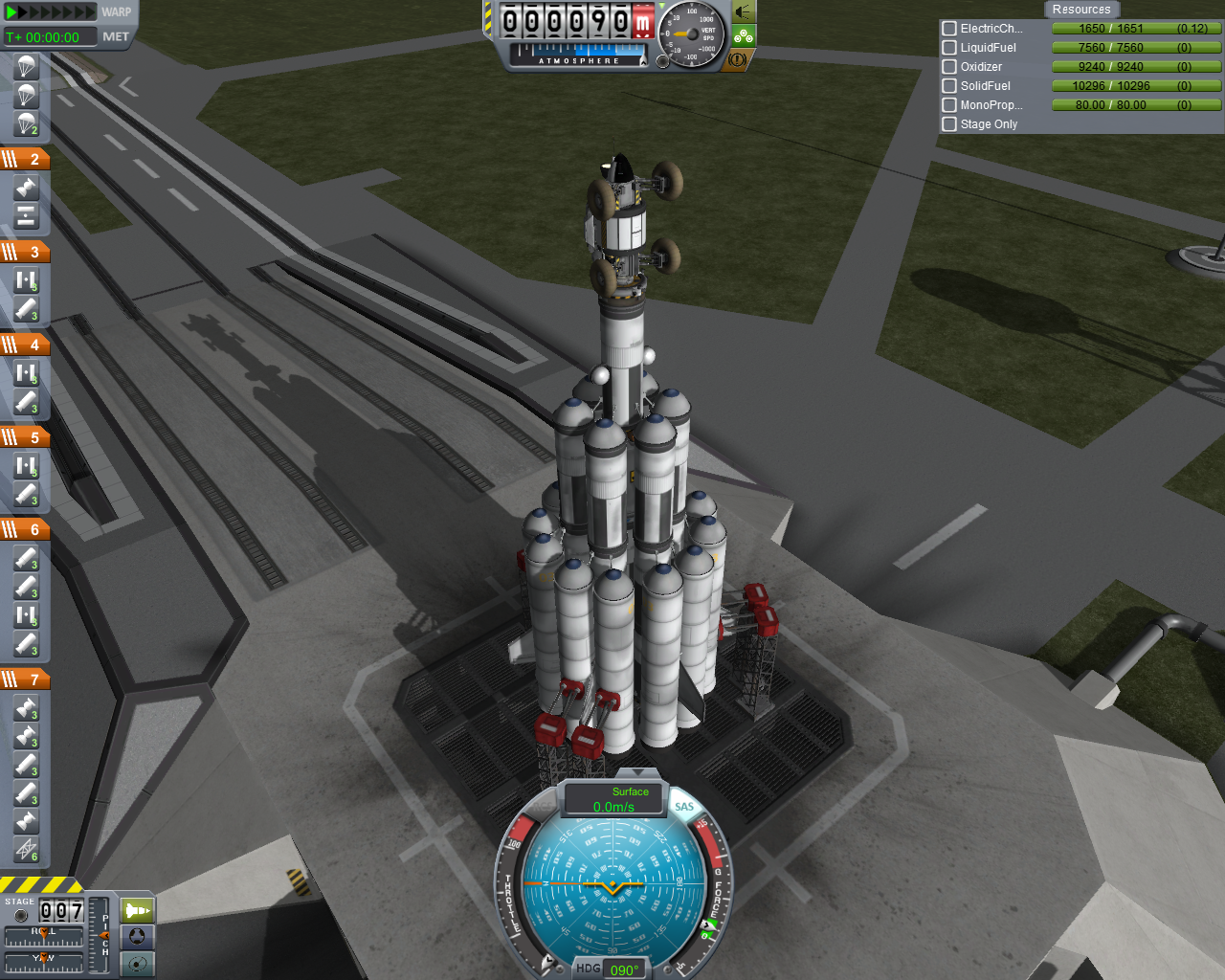This screenshot has width=1225, height=980.
Task: Toggle the MonoPropellant resource checkbox
Action: coord(949,105)
